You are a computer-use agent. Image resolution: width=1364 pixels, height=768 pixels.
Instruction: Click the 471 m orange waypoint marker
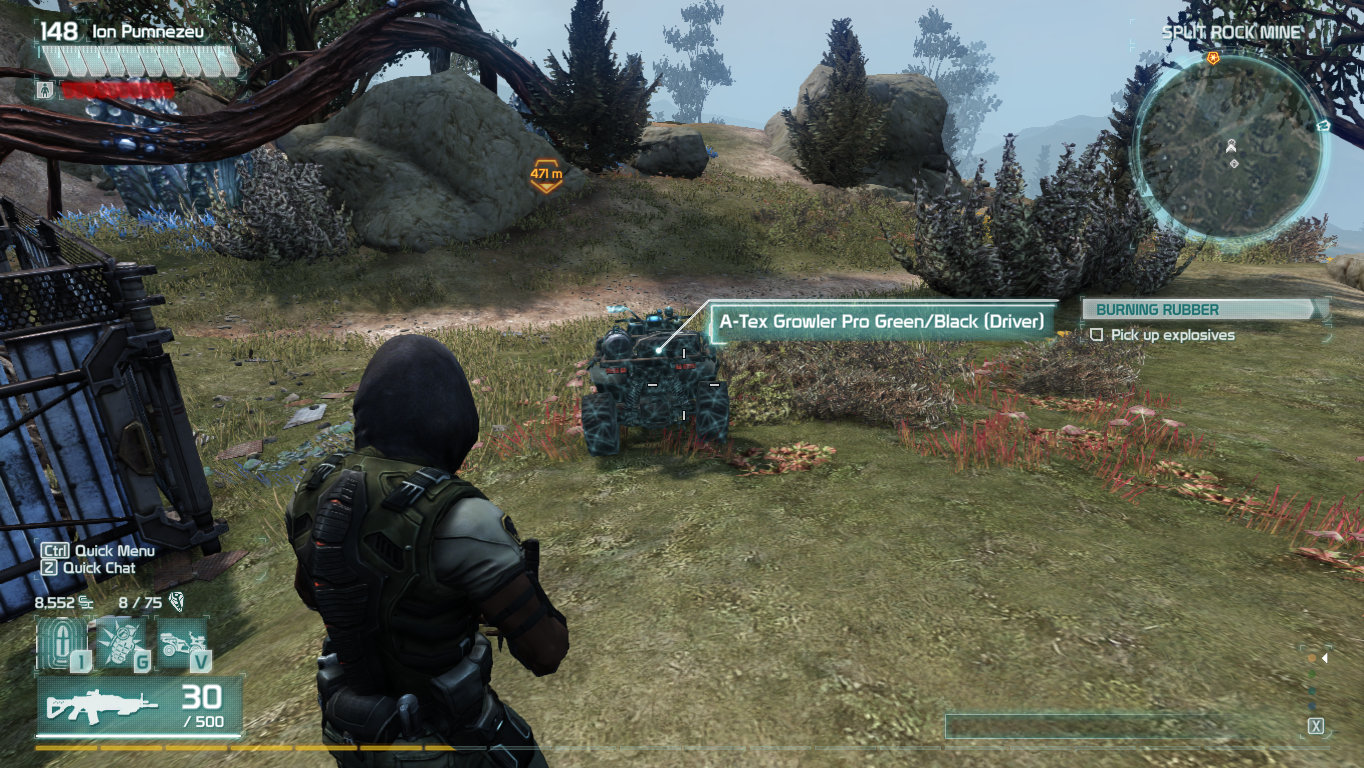pos(545,176)
